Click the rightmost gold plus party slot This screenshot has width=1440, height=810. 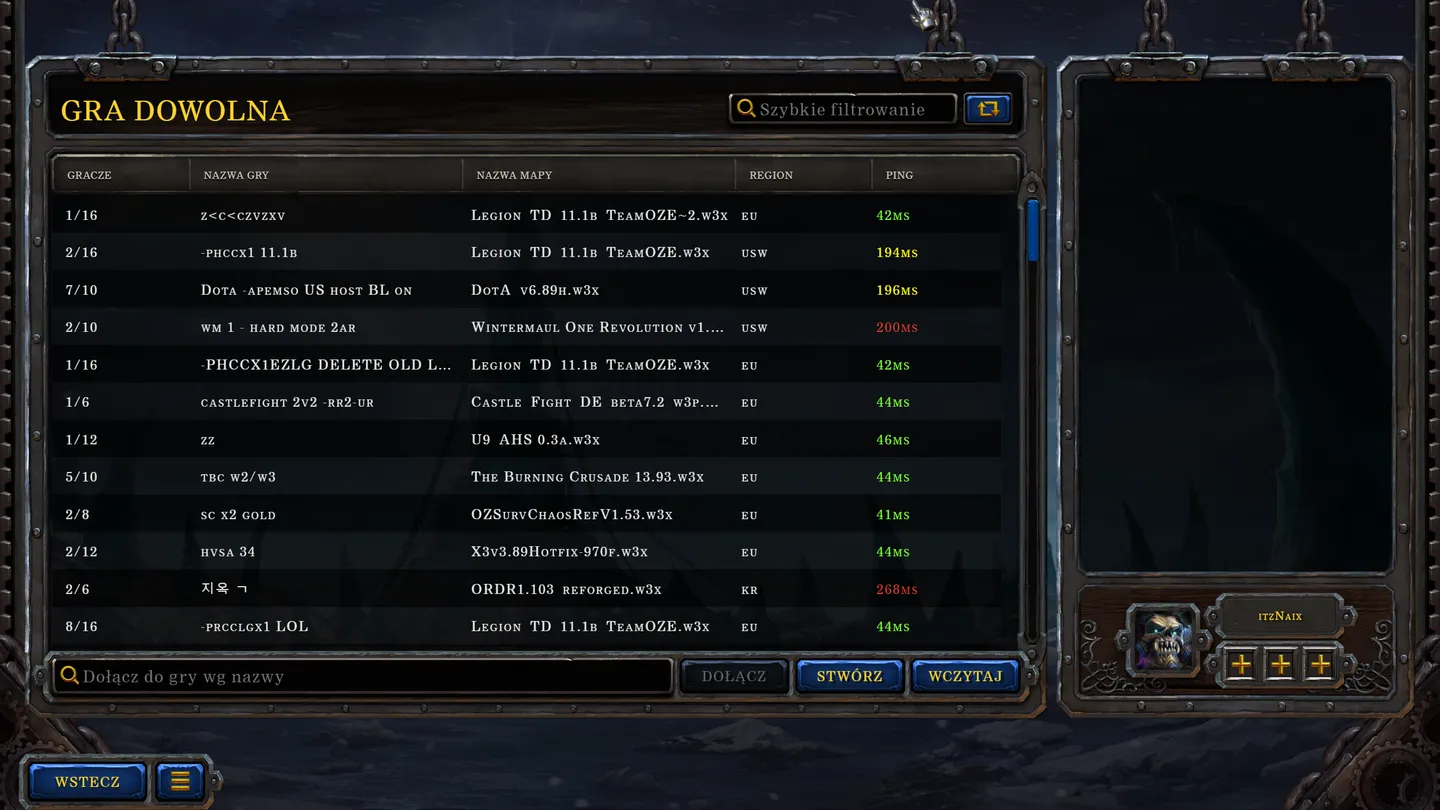[1319, 663]
